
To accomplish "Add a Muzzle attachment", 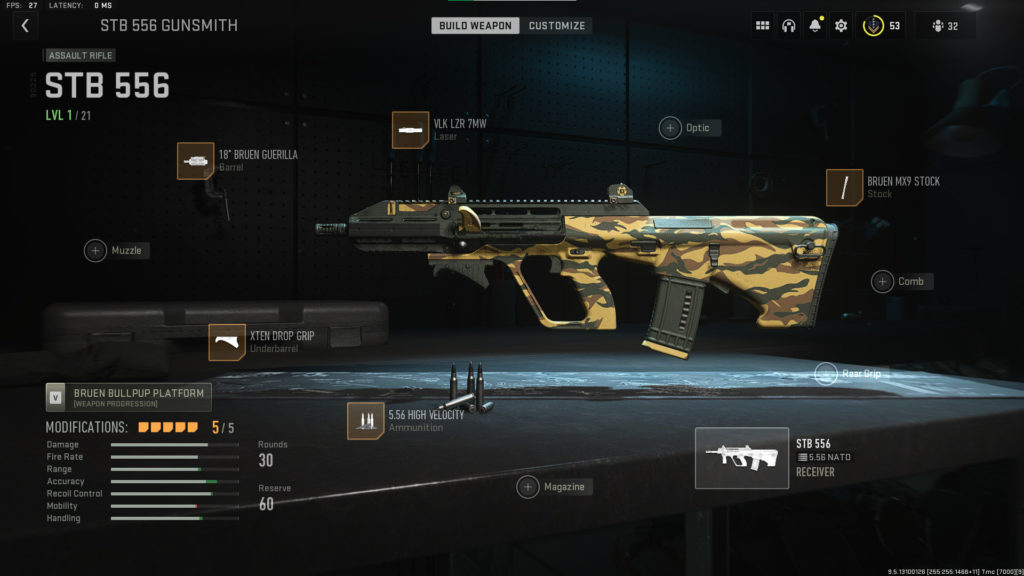I will [x=95, y=250].
